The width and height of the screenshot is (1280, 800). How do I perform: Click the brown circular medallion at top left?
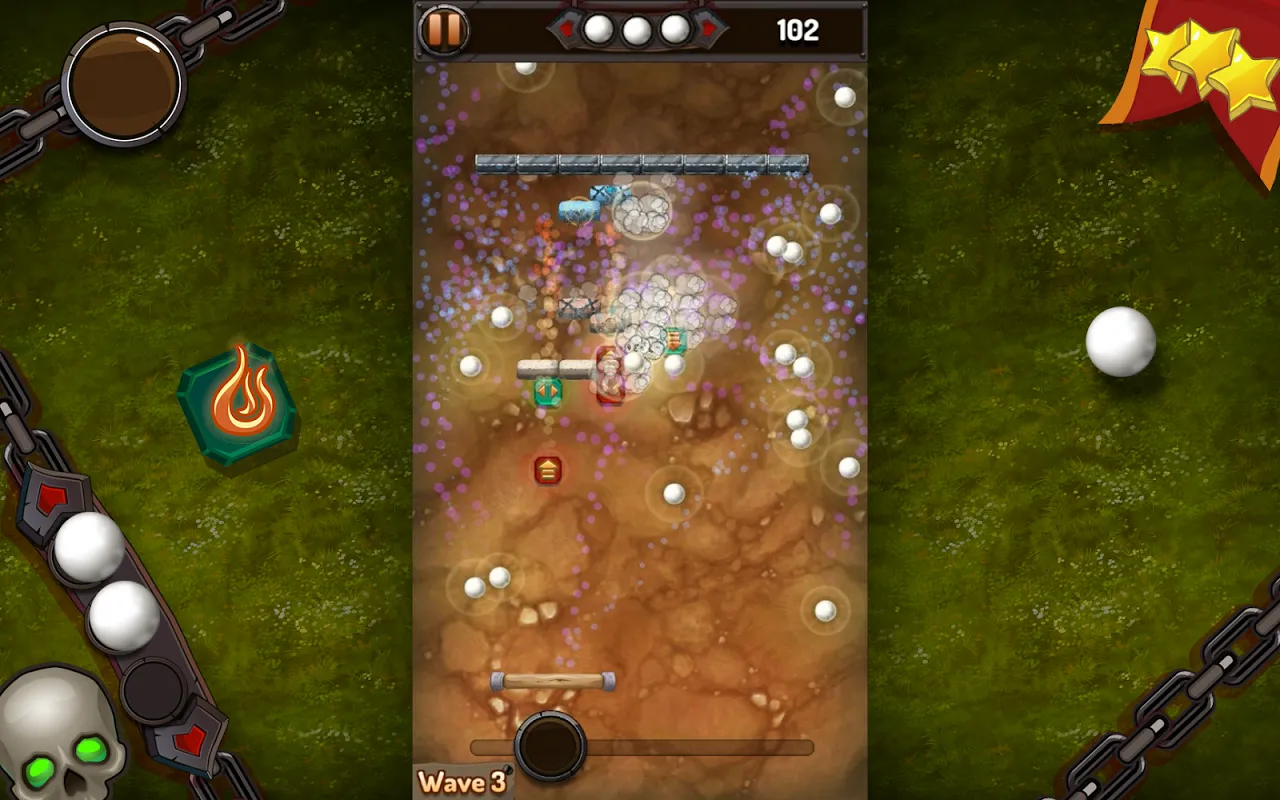coord(122,82)
